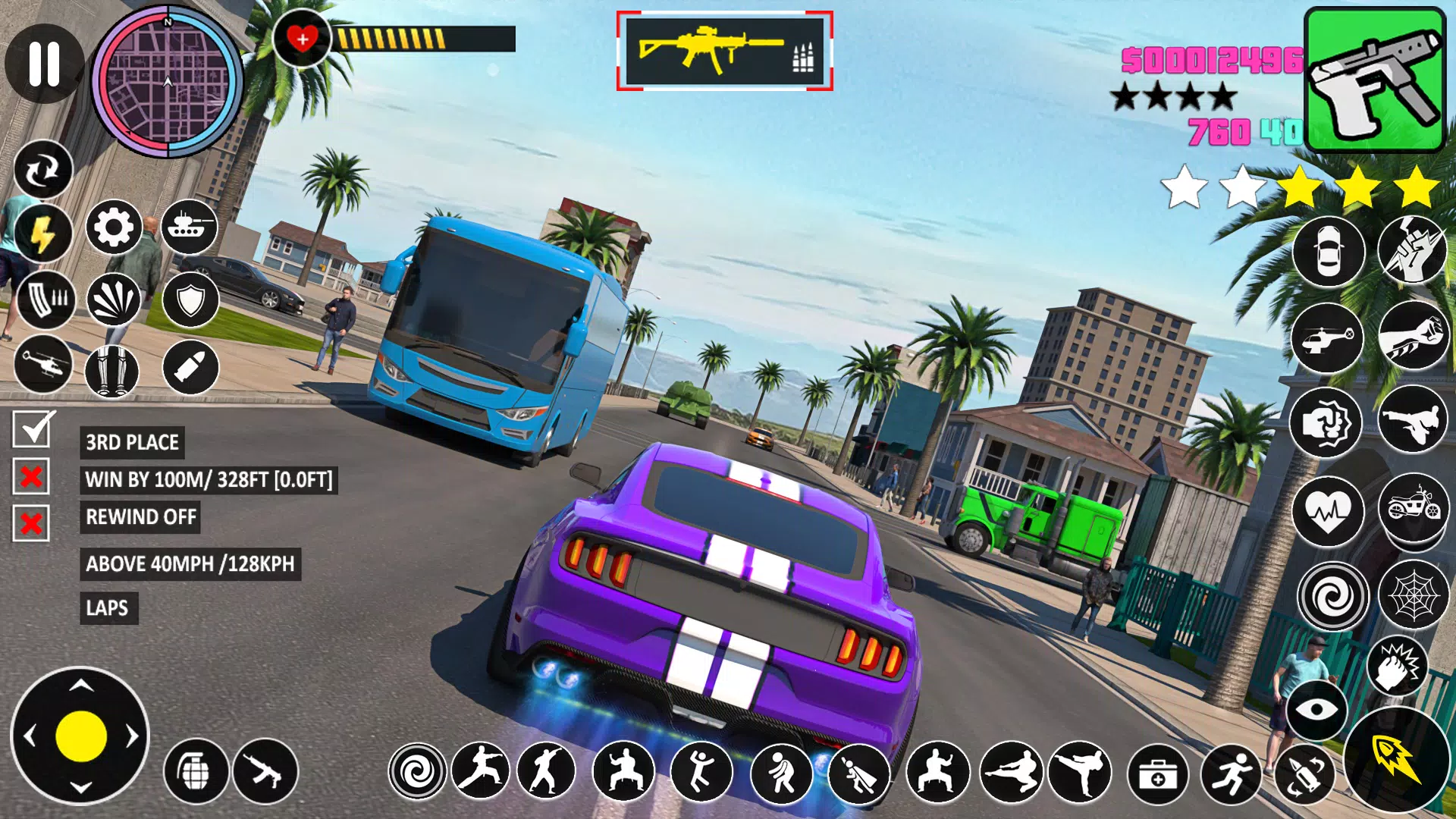
Task: Toggle the eye view icon
Action: tap(1316, 709)
